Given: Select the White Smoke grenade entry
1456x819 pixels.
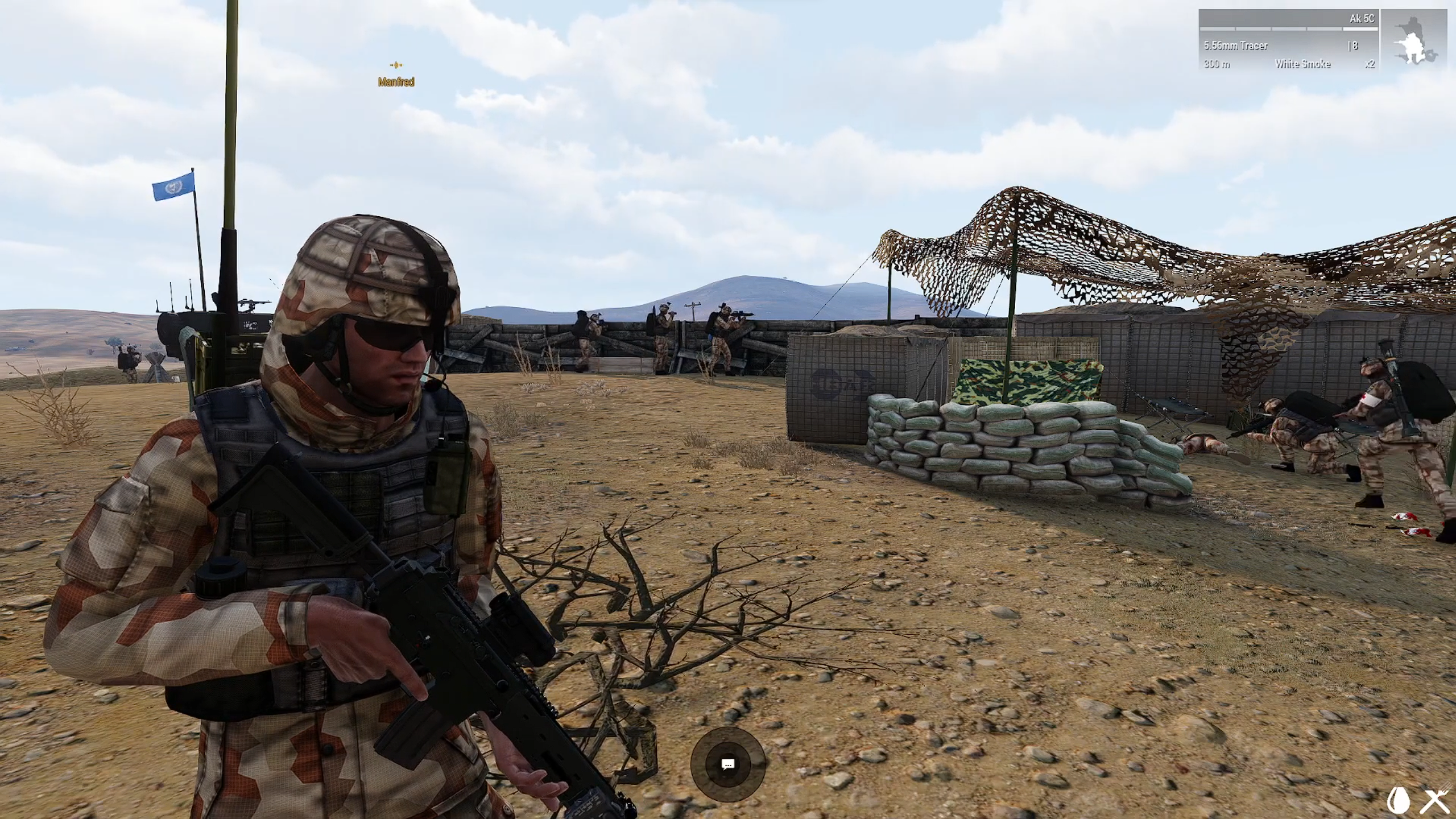Looking at the screenshot, I should (x=1302, y=64).
